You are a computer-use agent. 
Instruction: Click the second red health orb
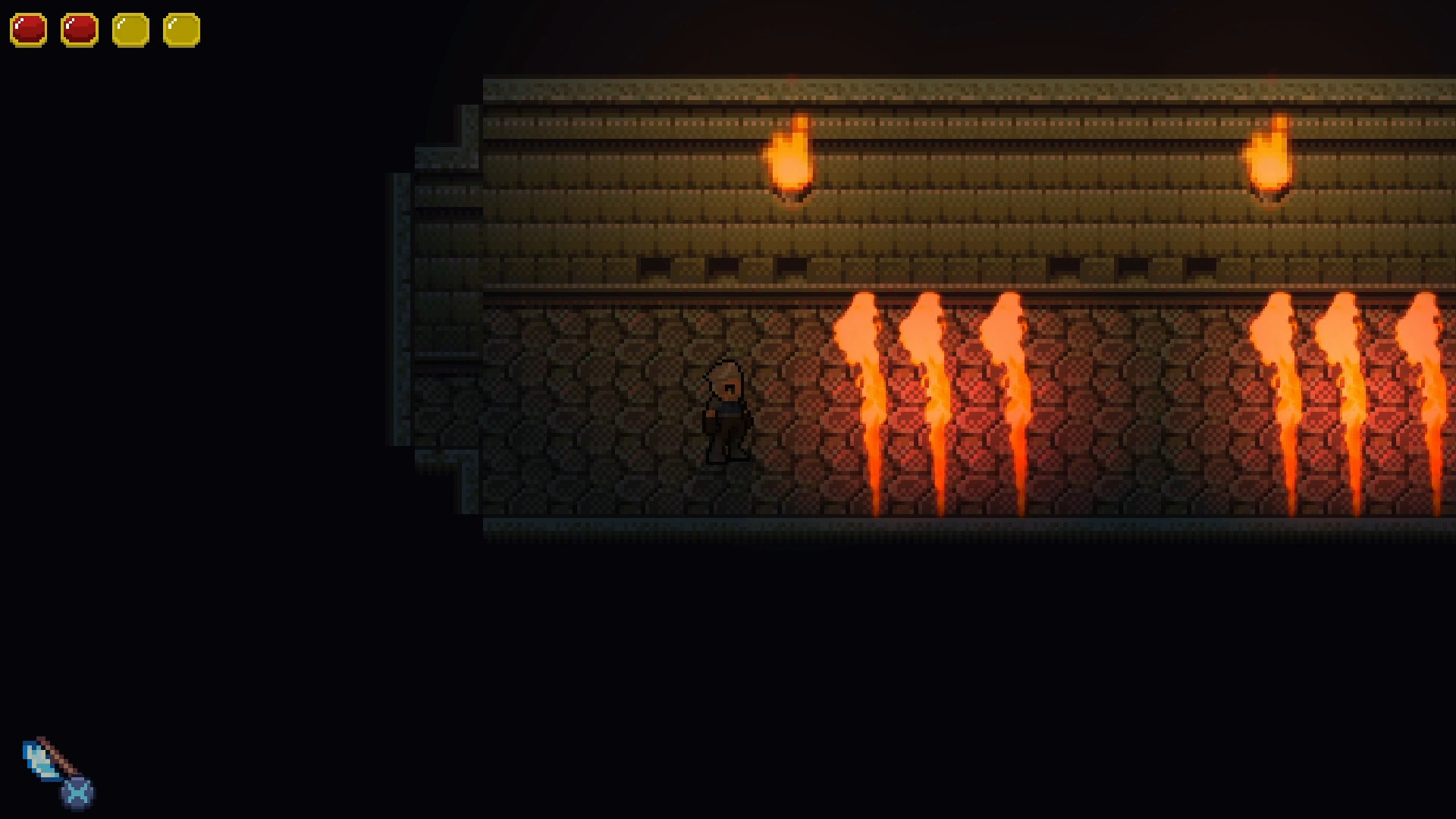click(79, 30)
